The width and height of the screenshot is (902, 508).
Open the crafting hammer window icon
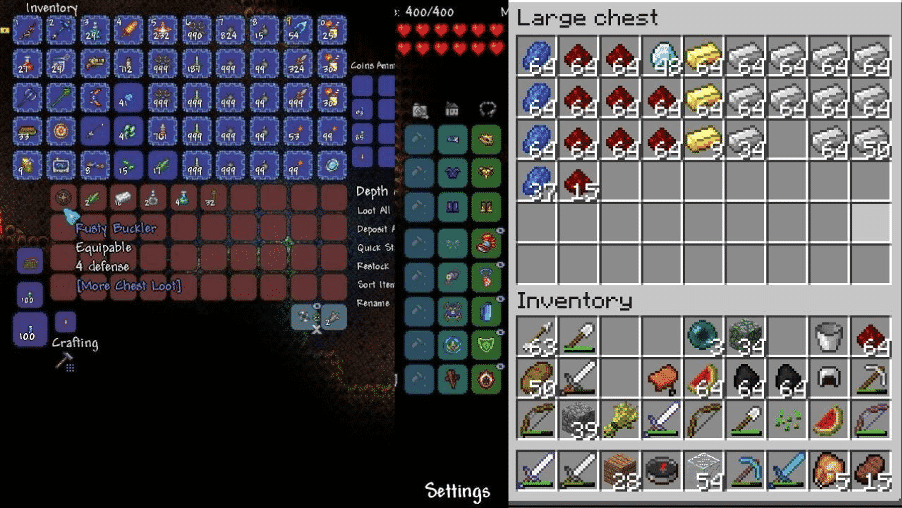(63, 361)
